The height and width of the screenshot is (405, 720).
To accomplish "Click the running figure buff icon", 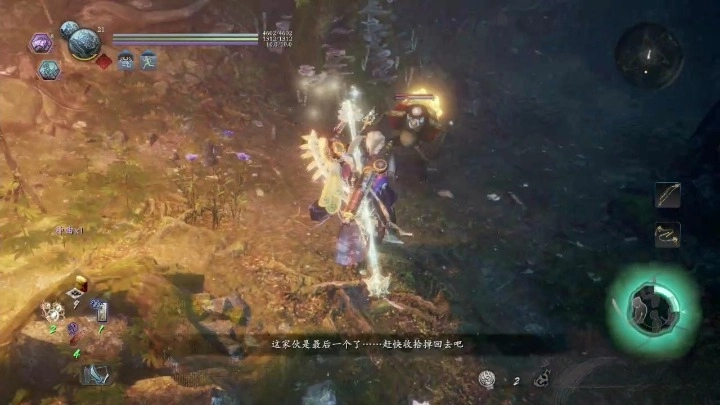I will [148, 61].
